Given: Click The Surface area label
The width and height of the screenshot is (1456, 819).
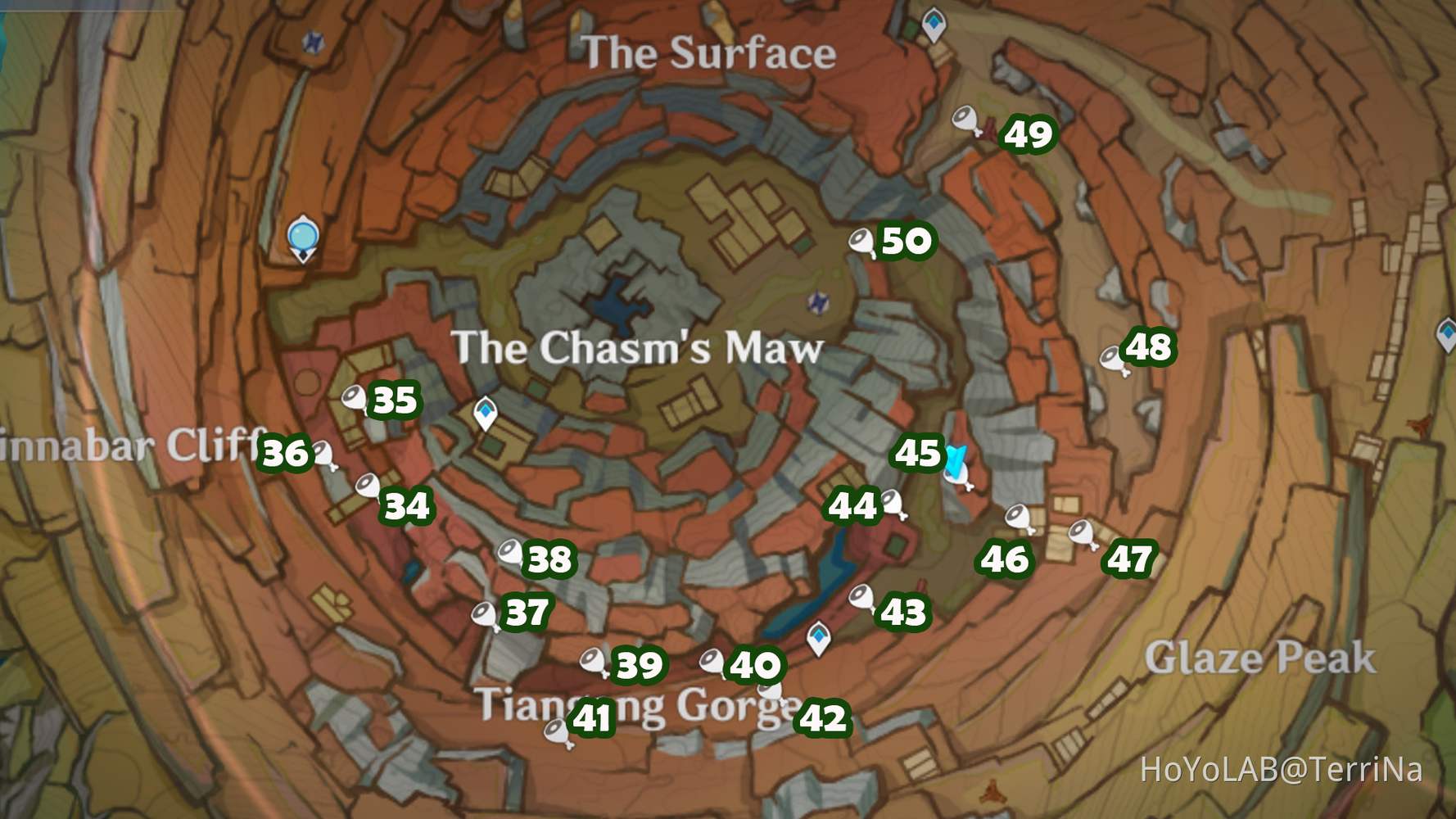Looking at the screenshot, I should point(709,52).
